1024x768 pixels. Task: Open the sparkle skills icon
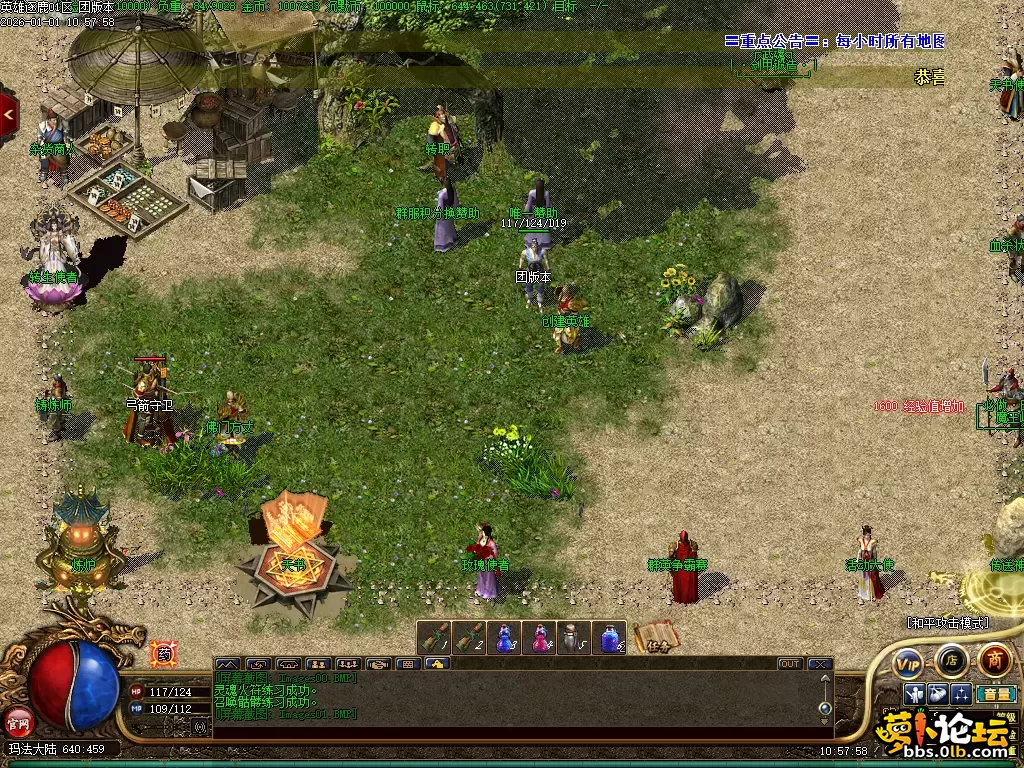960,694
